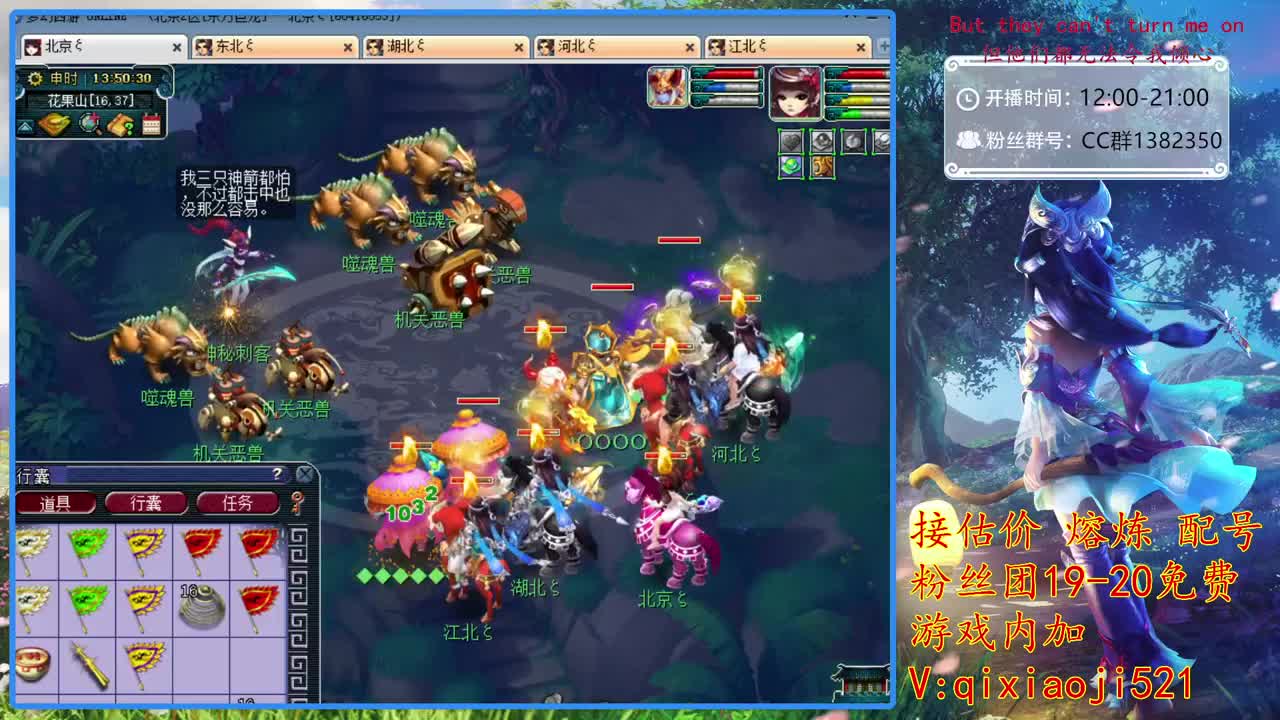The width and height of the screenshot is (1280, 720).
Task: Open the settings gear beside the clock
Action: tap(34, 77)
